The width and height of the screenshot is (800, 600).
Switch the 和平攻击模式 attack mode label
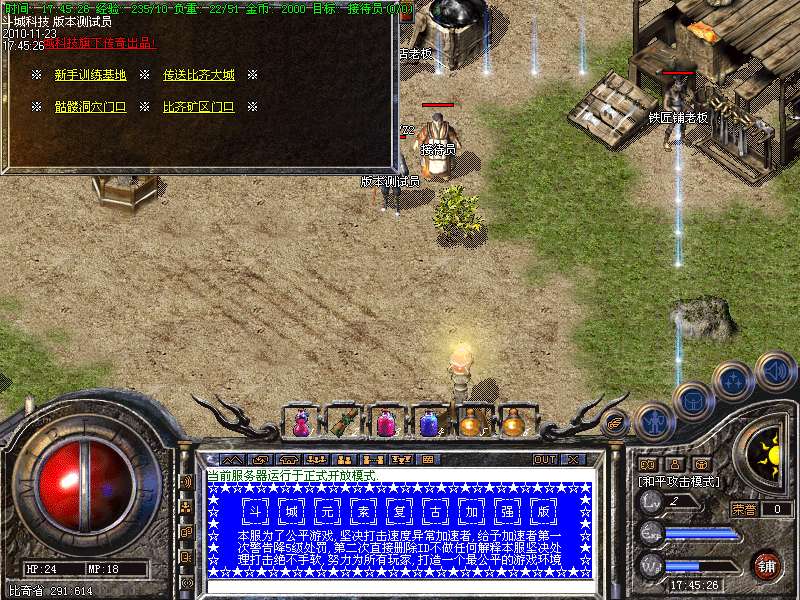(678, 481)
